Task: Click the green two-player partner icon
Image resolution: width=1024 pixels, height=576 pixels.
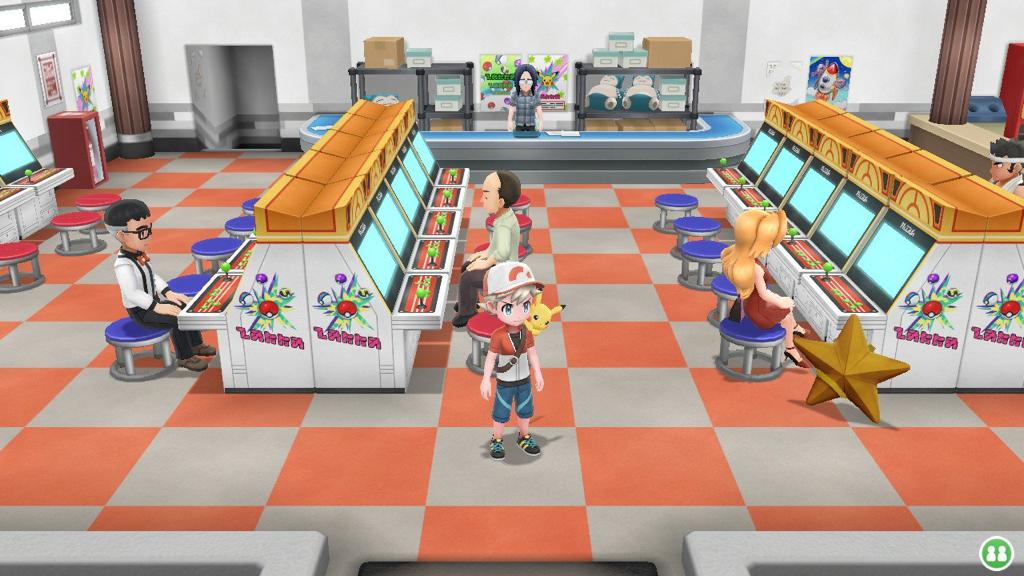Action: [994, 551]
